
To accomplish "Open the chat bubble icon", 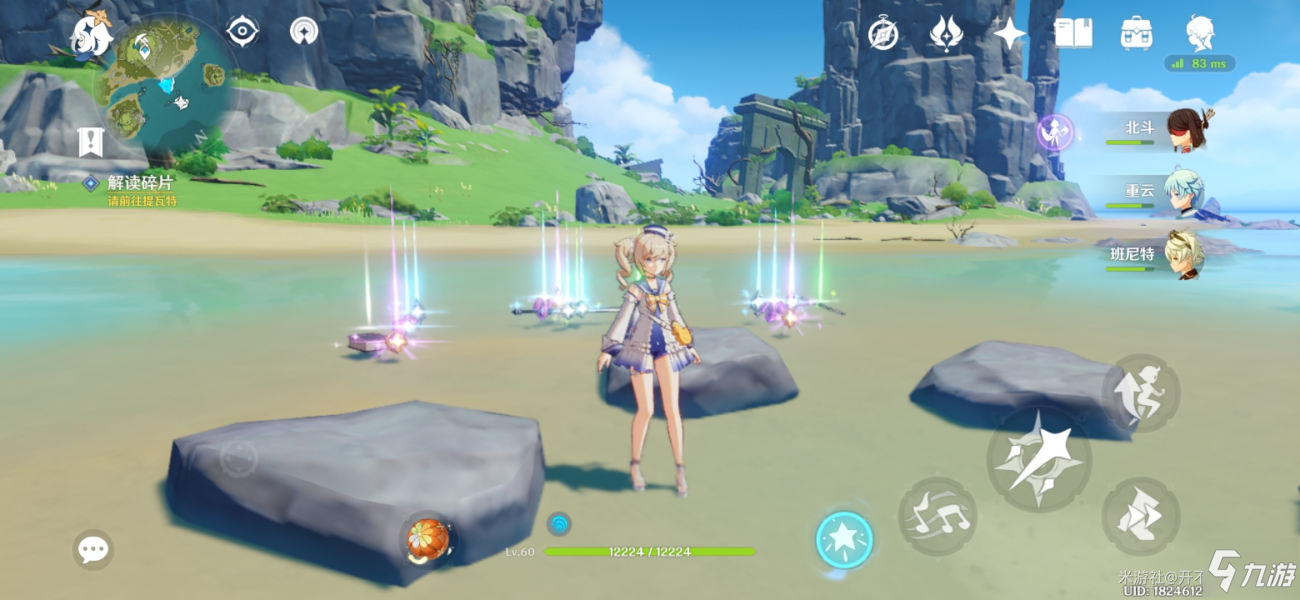I will coord(93,549).
